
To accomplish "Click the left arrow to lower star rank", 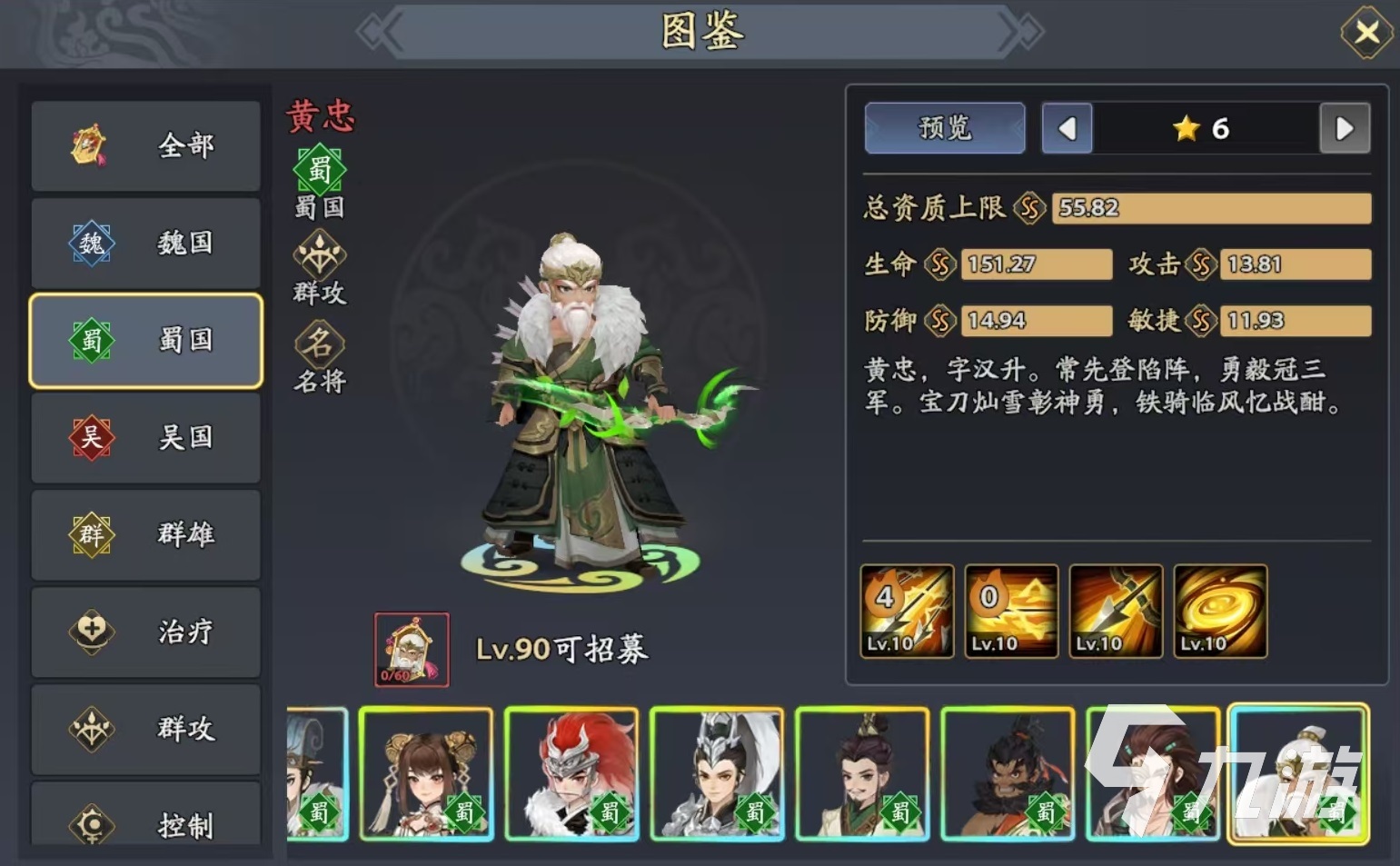I will click(1067, 128).
